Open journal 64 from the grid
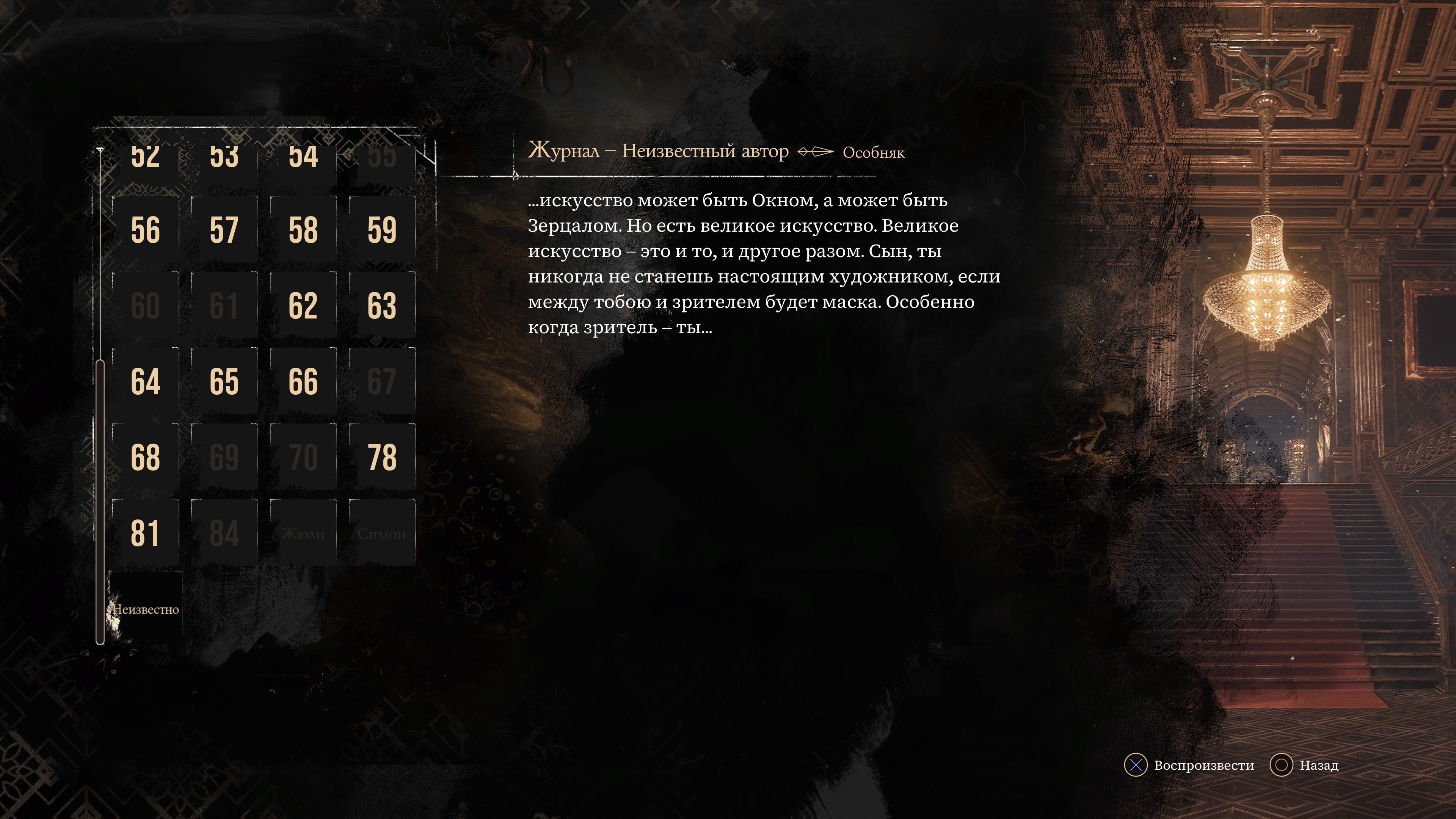This screenshot has width=1456, height=819. point(145,381)
